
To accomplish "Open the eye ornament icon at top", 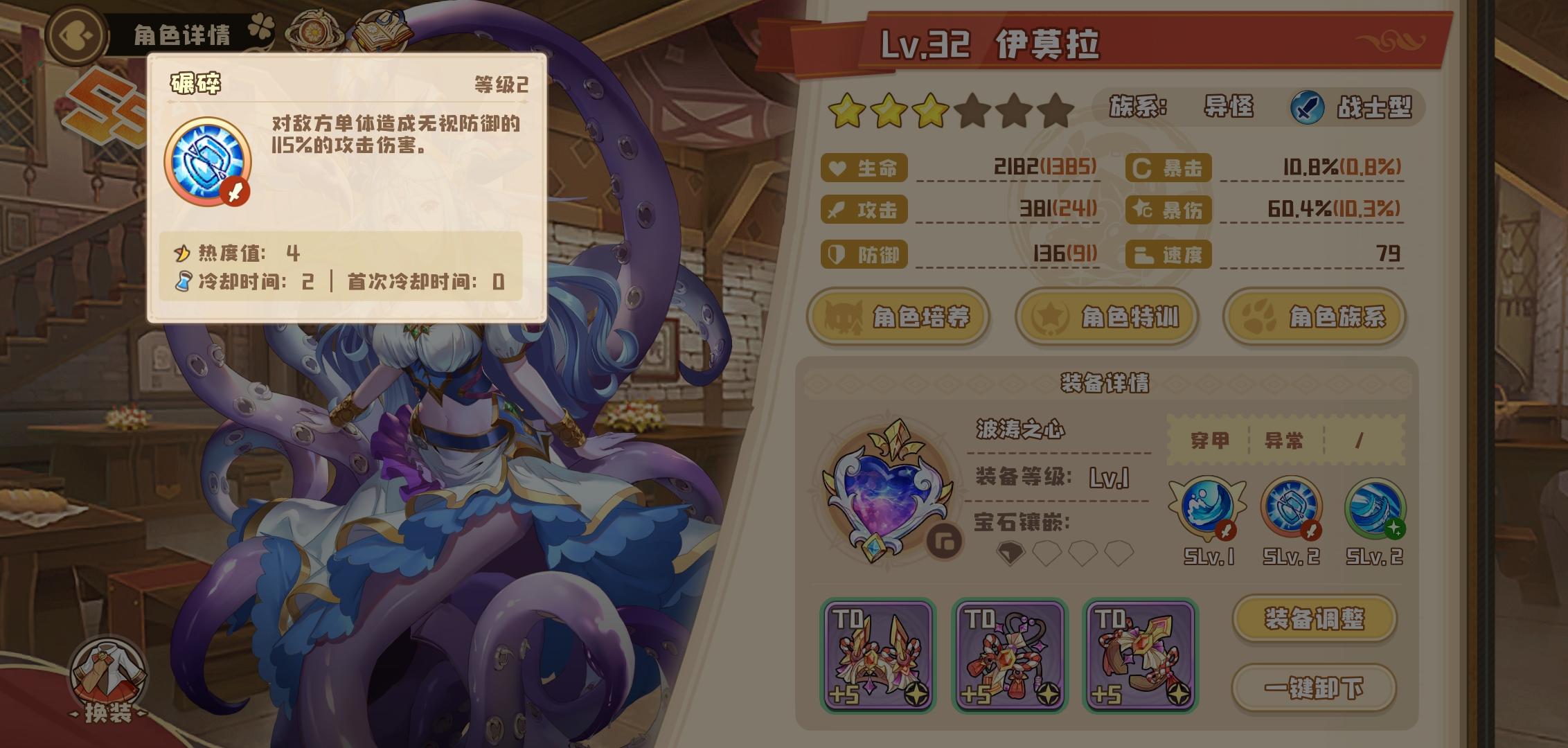I will pyautogui.click(x=317, y=28).
